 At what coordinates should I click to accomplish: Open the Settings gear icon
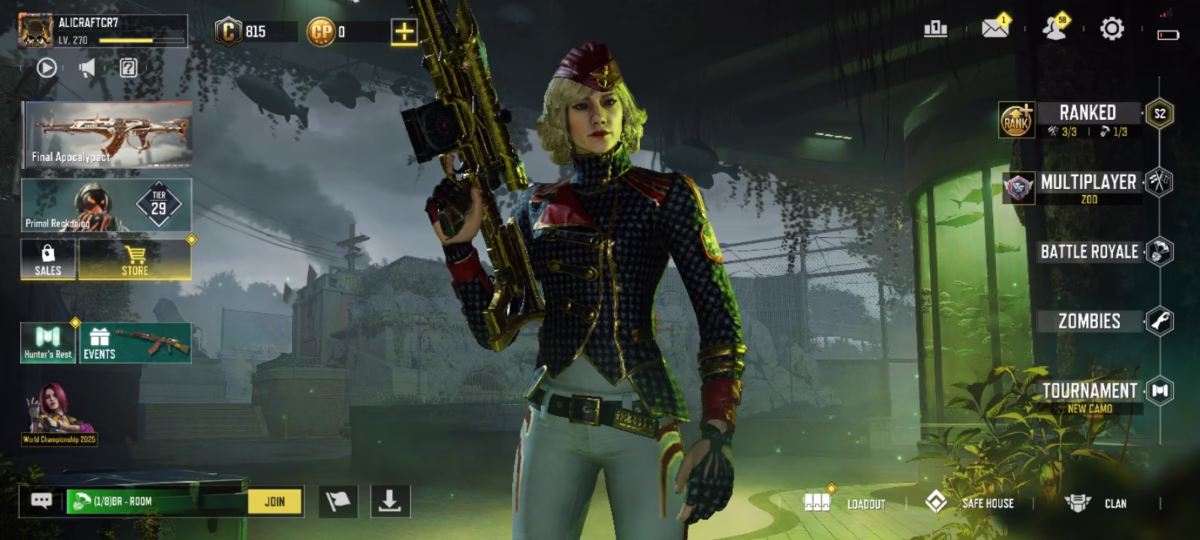click(x=1112, y=29)
